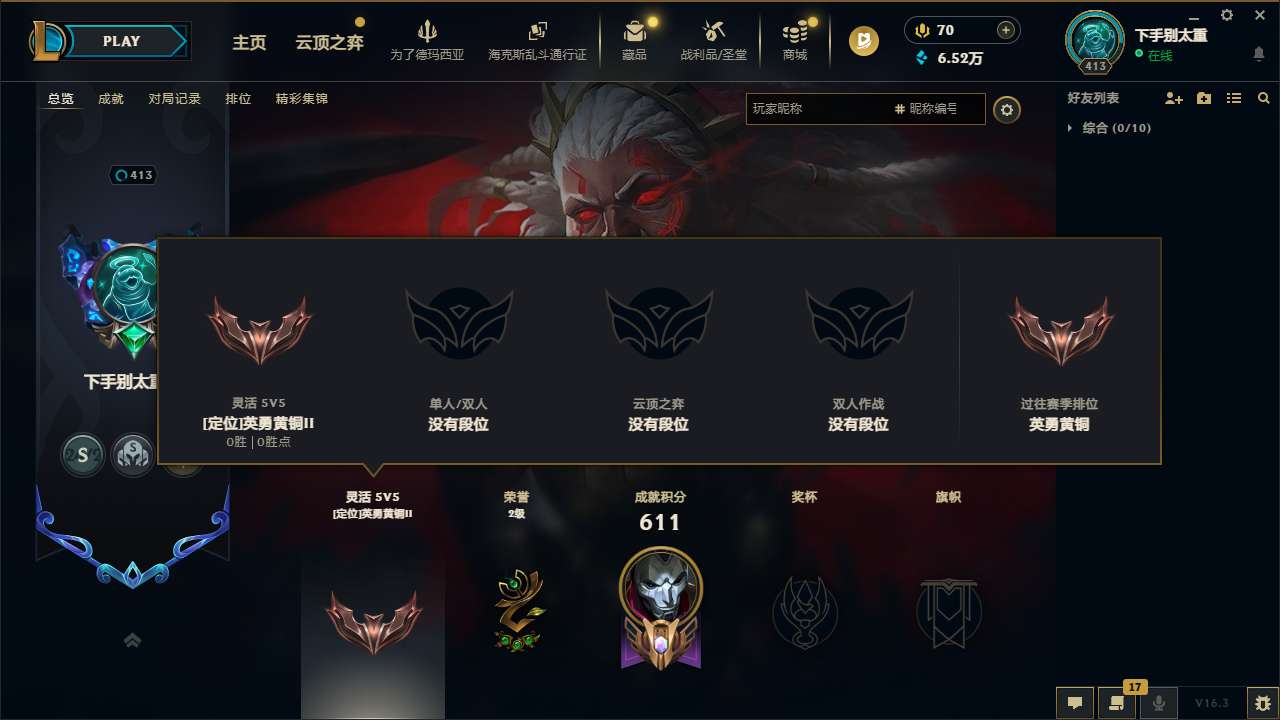Click the PLAY button
Viewport: 1280px width, 720px height.
pos(121,41)
